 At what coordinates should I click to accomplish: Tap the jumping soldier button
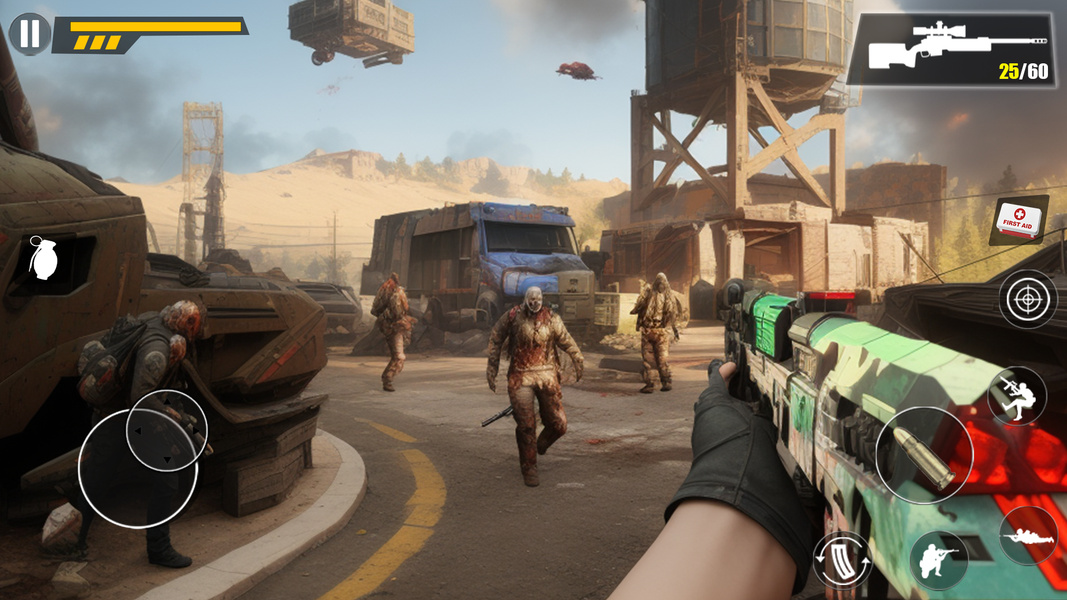point(1016,395)
